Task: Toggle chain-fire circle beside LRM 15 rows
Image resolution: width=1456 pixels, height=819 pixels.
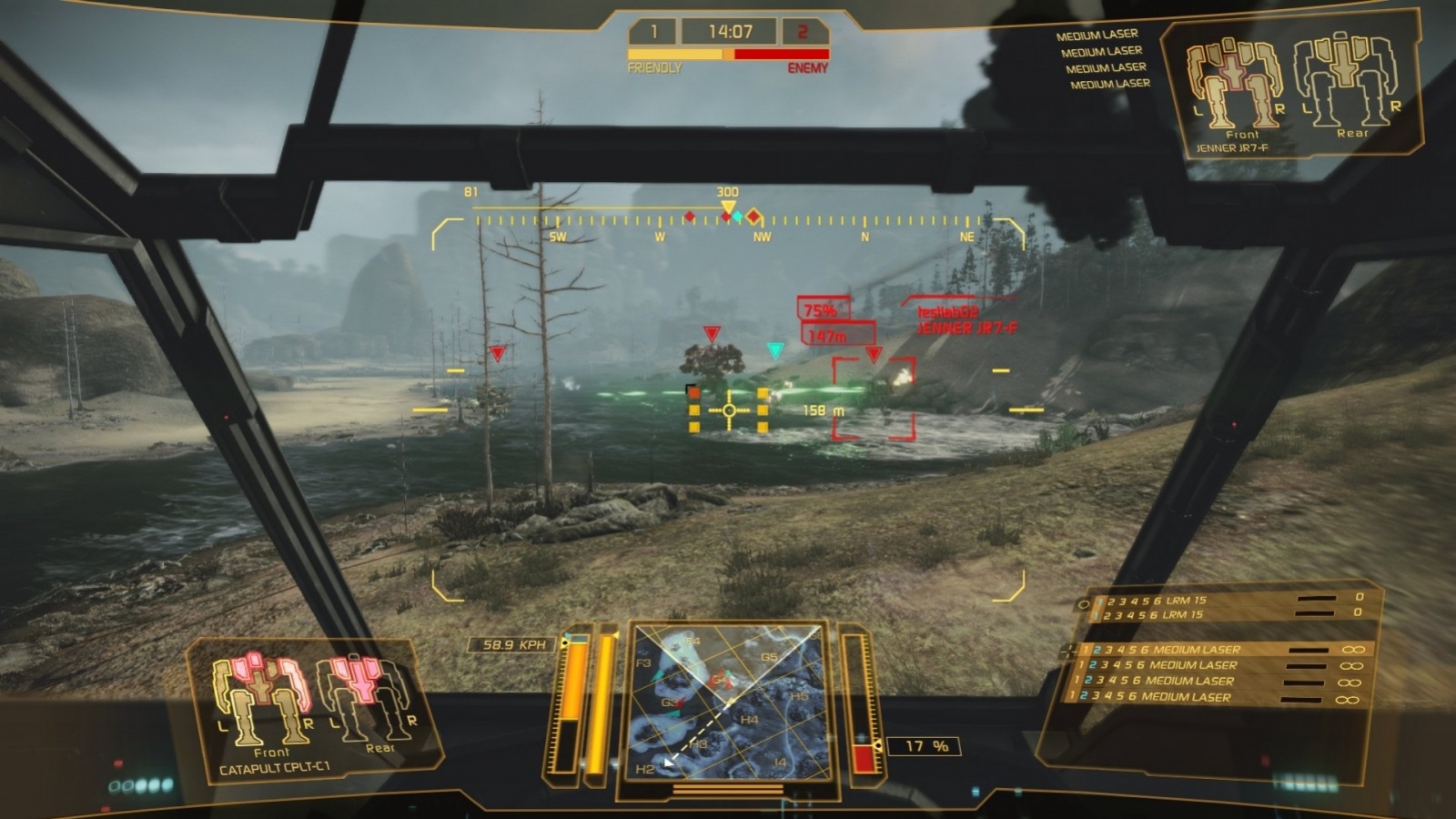Action: coord(1085,603)
